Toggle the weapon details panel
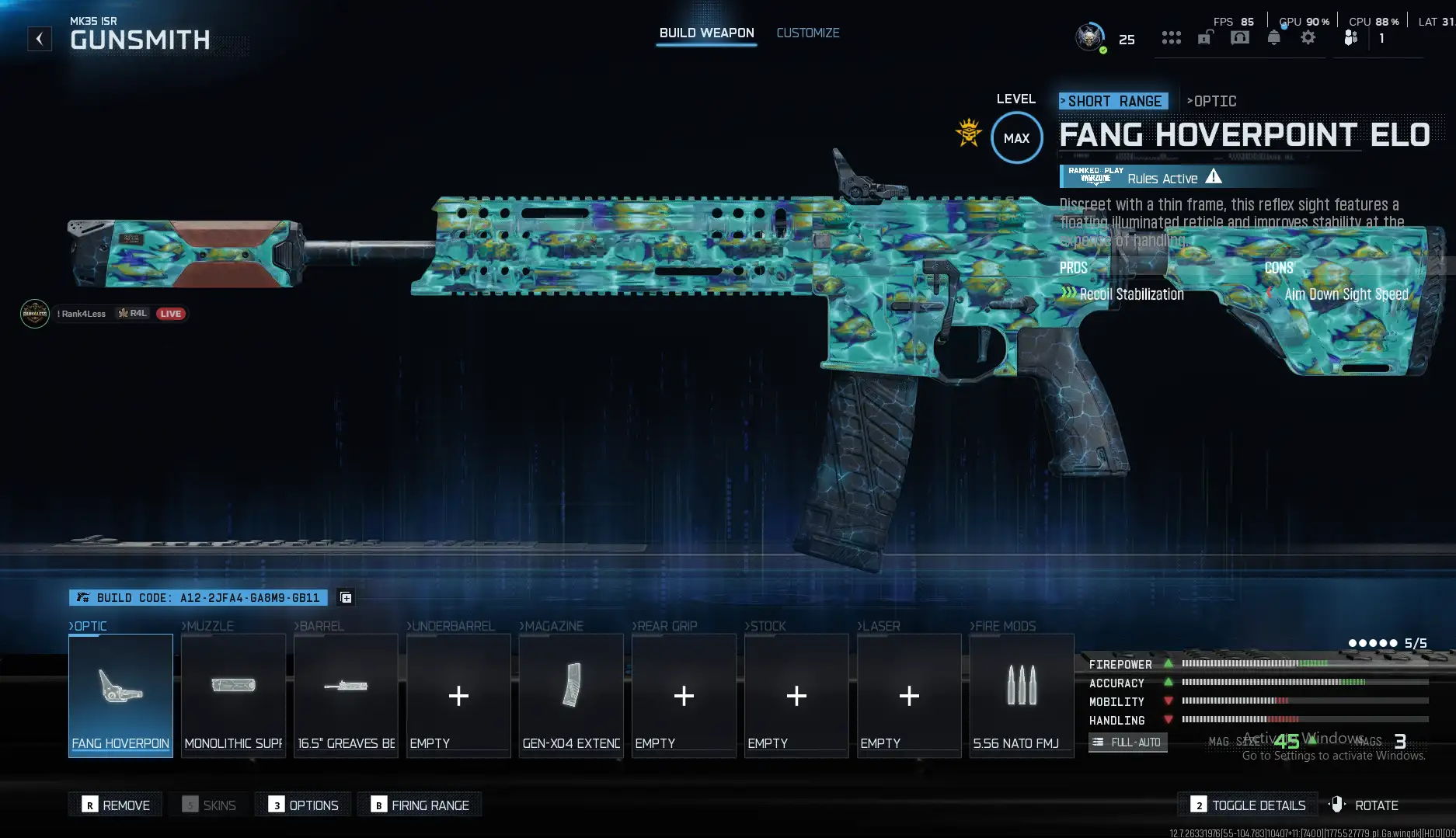This screenshot has width=1456, height=838. [x=1249, y=805]
